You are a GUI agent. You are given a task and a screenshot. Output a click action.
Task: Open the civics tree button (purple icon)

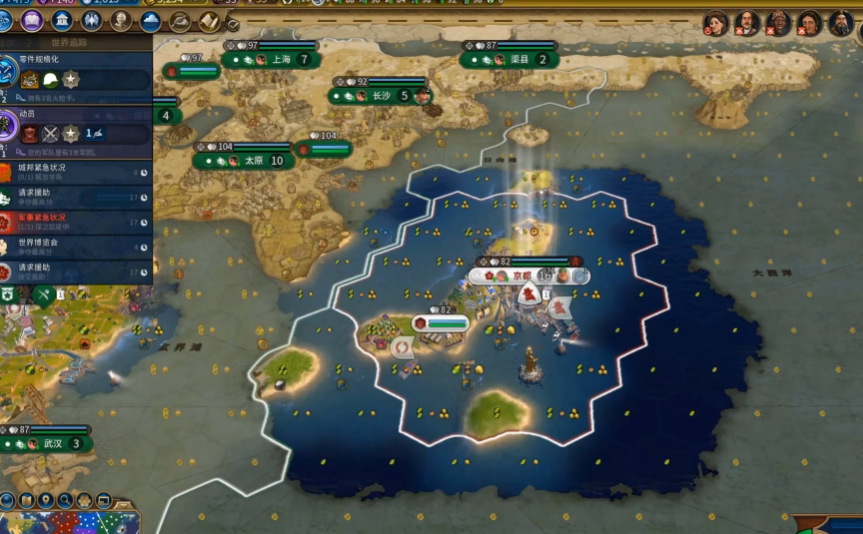point(32,21)
